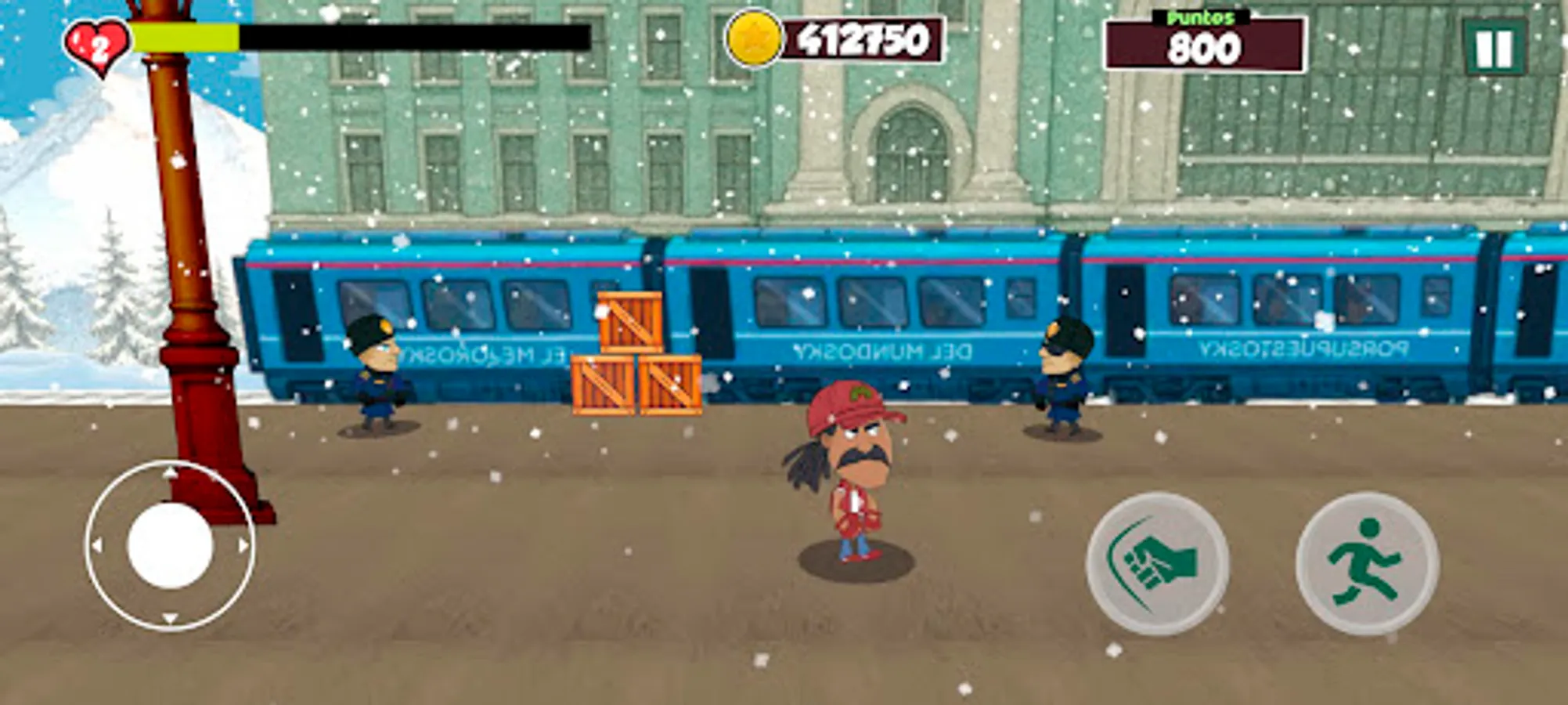
Task: Tap the Puntos score showing 800
Action: pos(1207,47)
